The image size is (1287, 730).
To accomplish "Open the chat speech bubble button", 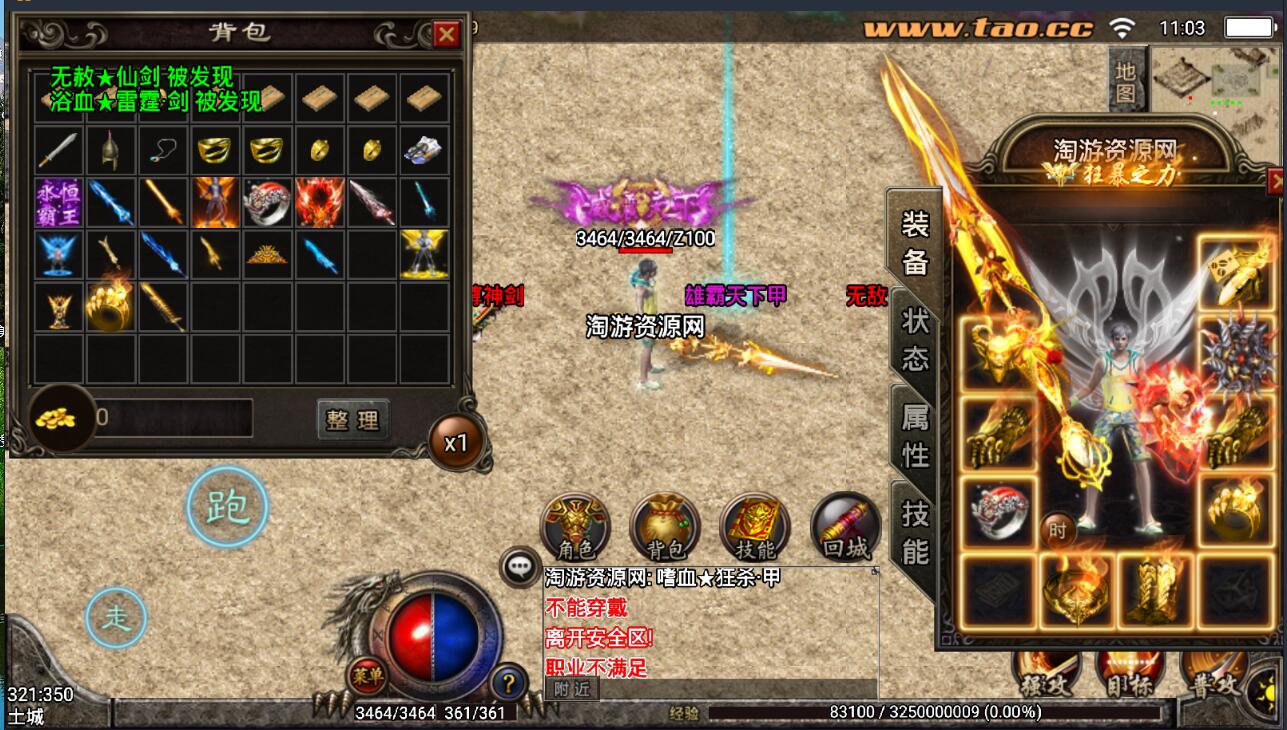I will 520,567.
